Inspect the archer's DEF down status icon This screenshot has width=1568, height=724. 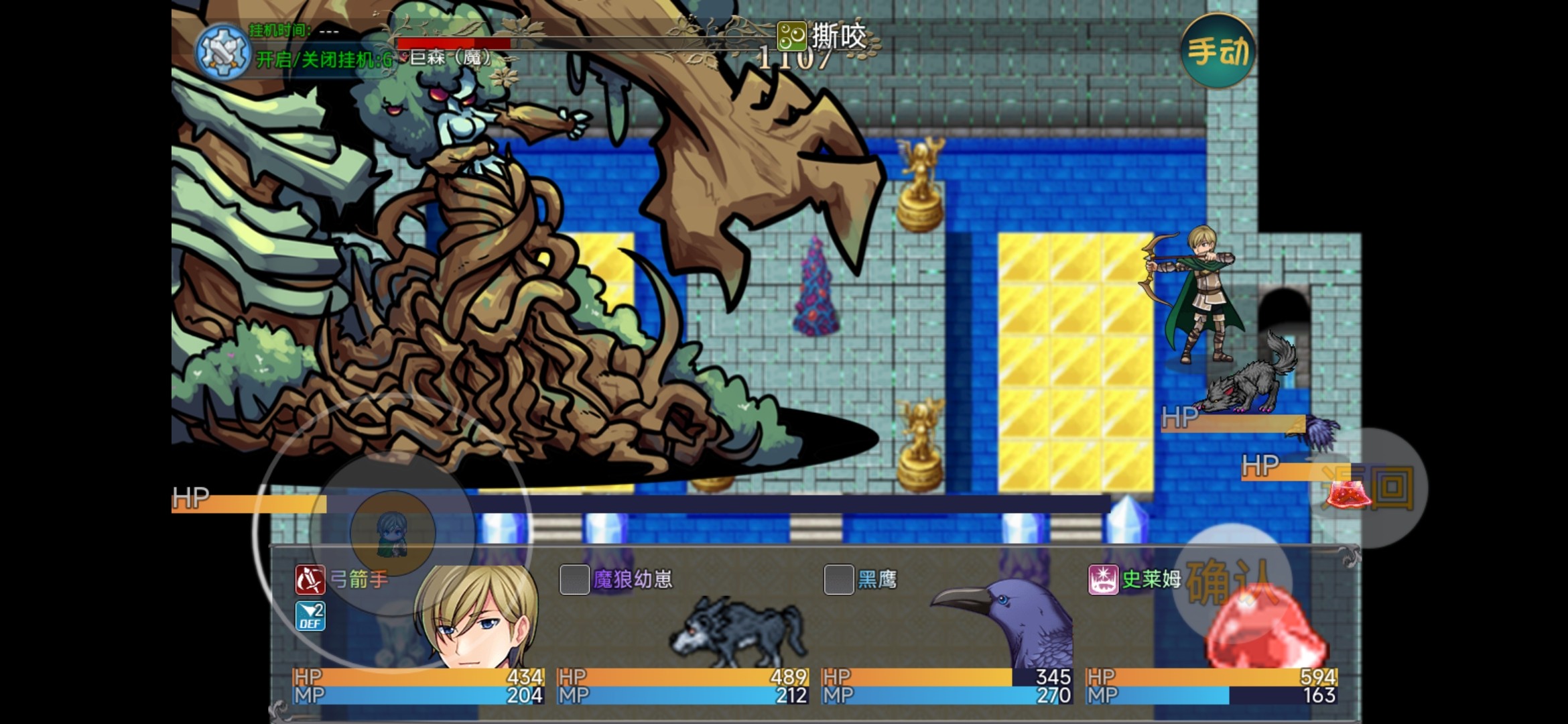click(310, 616)
